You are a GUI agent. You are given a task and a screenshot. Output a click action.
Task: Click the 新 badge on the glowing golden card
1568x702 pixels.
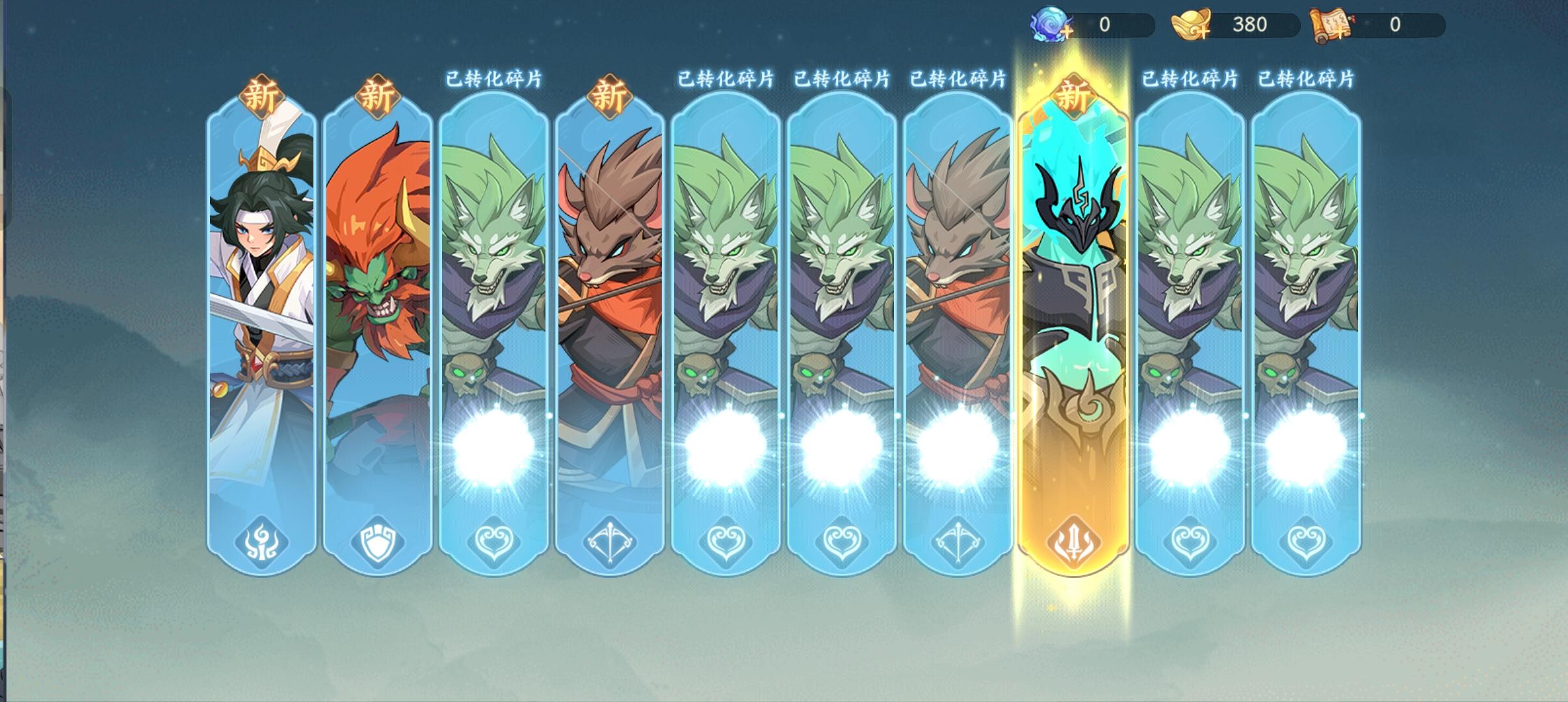point(1076,94)
